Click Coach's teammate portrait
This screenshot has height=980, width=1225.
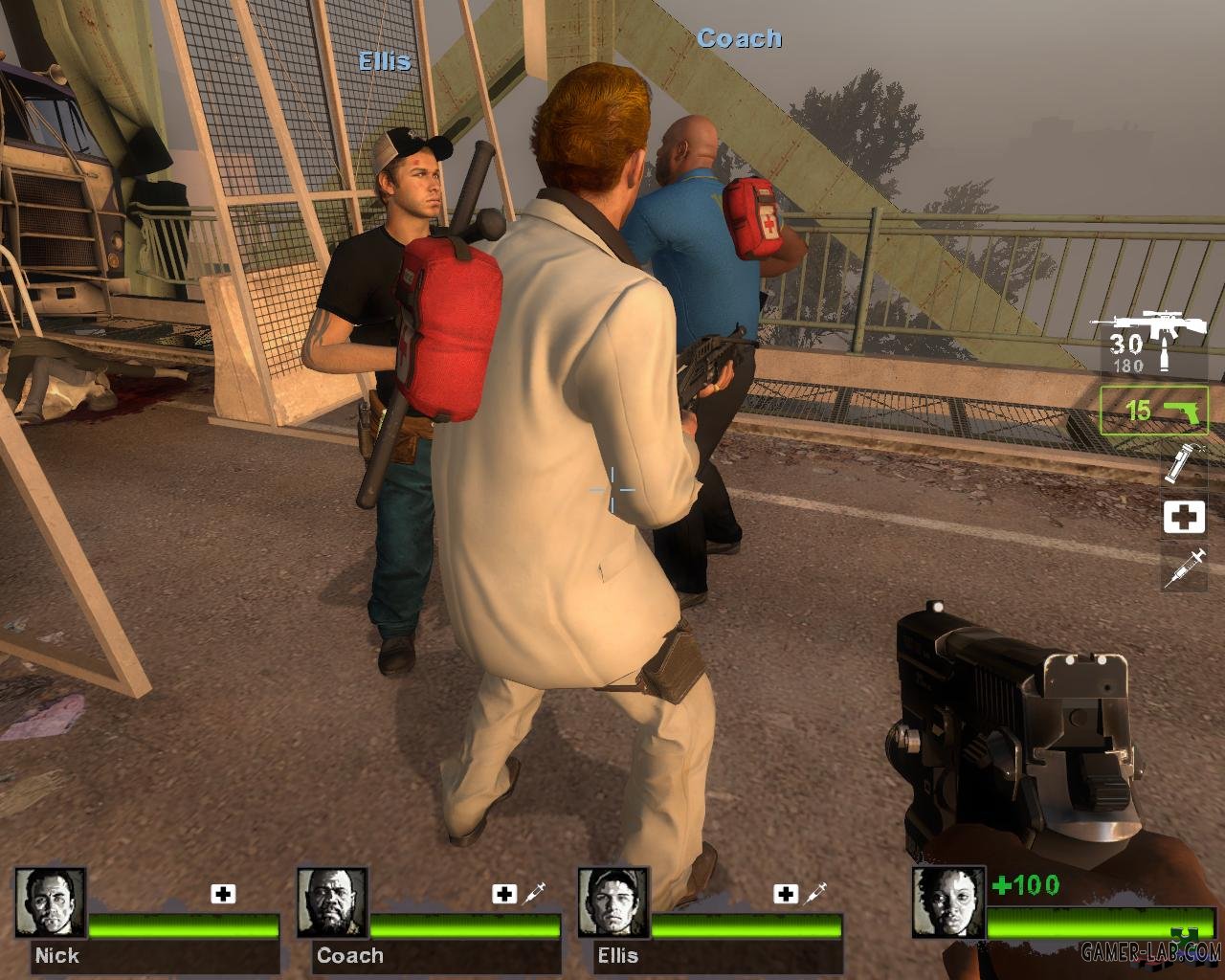332,902
